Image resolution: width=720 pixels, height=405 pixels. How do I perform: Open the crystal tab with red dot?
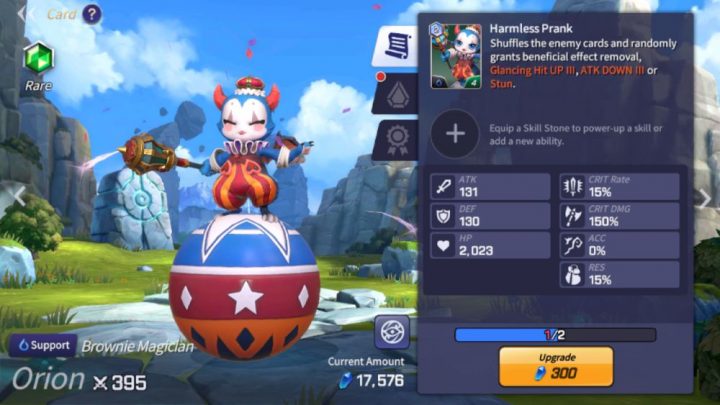tap(396, 94)
